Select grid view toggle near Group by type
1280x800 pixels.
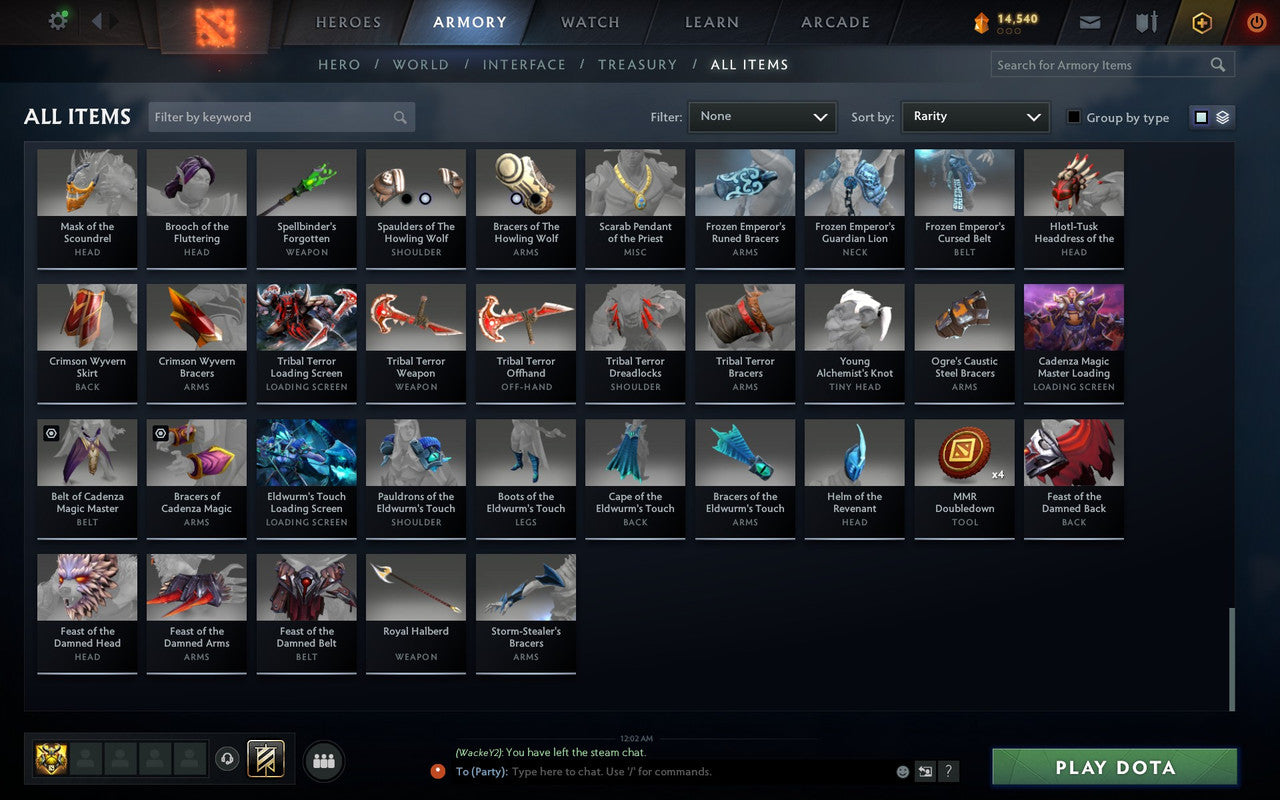click(x=1202, y=116)
